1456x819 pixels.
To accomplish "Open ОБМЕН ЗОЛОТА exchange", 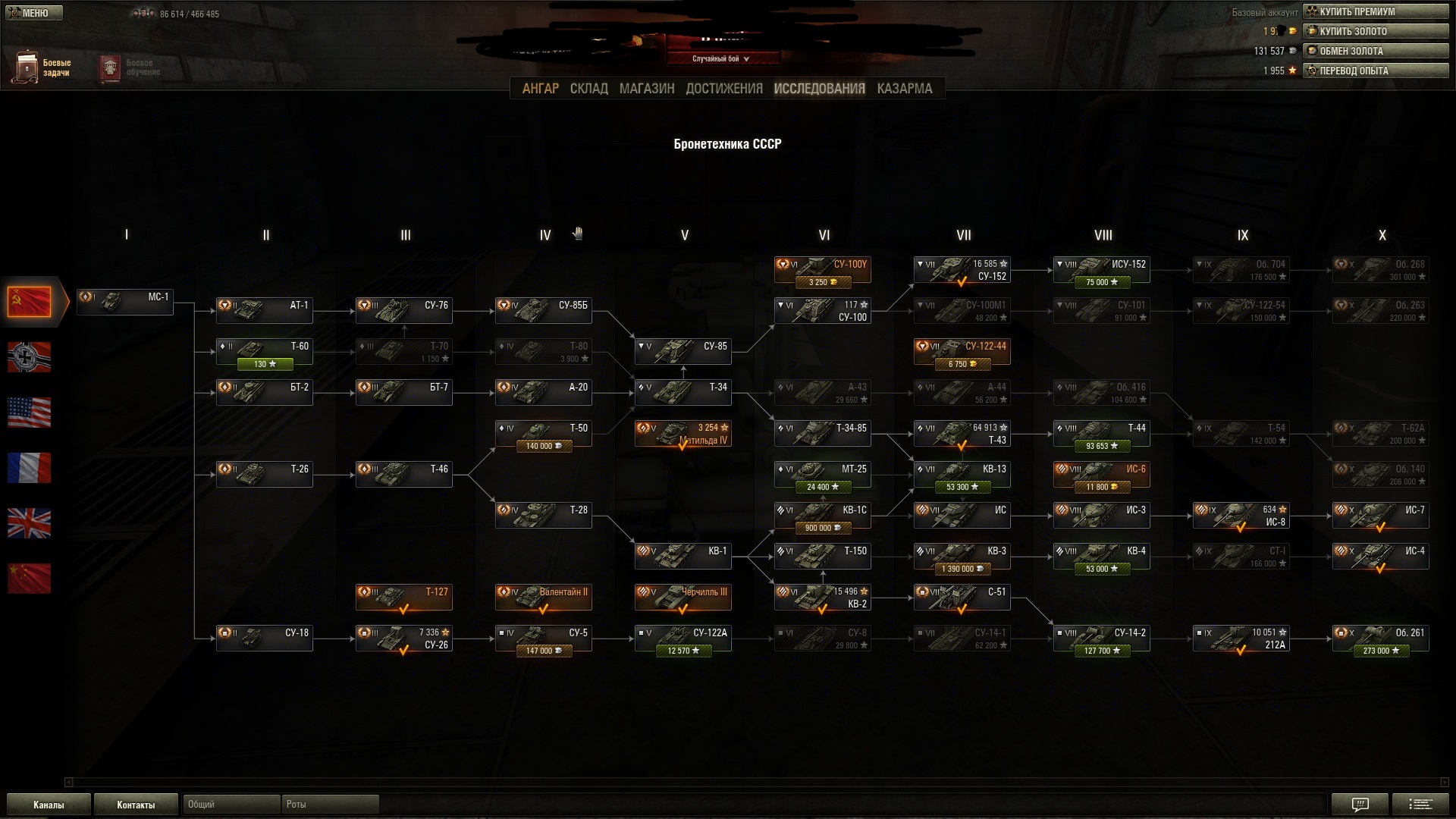I will click(1375, 51).
